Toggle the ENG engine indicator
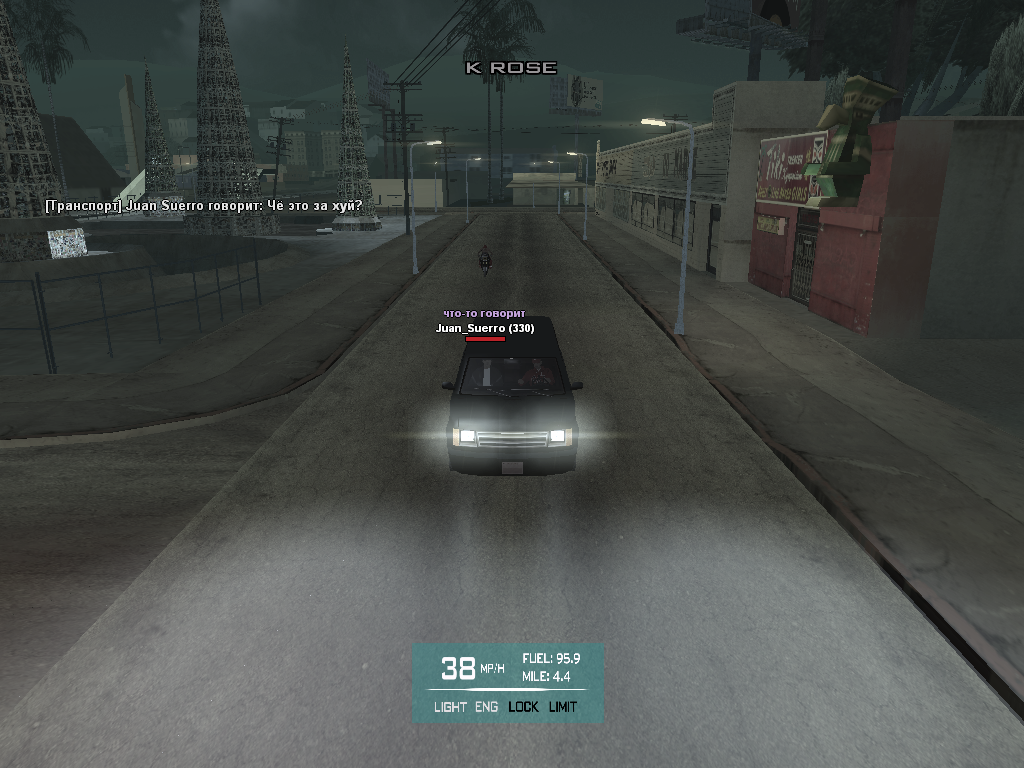1024x768 pixels. tap(487, 707)
